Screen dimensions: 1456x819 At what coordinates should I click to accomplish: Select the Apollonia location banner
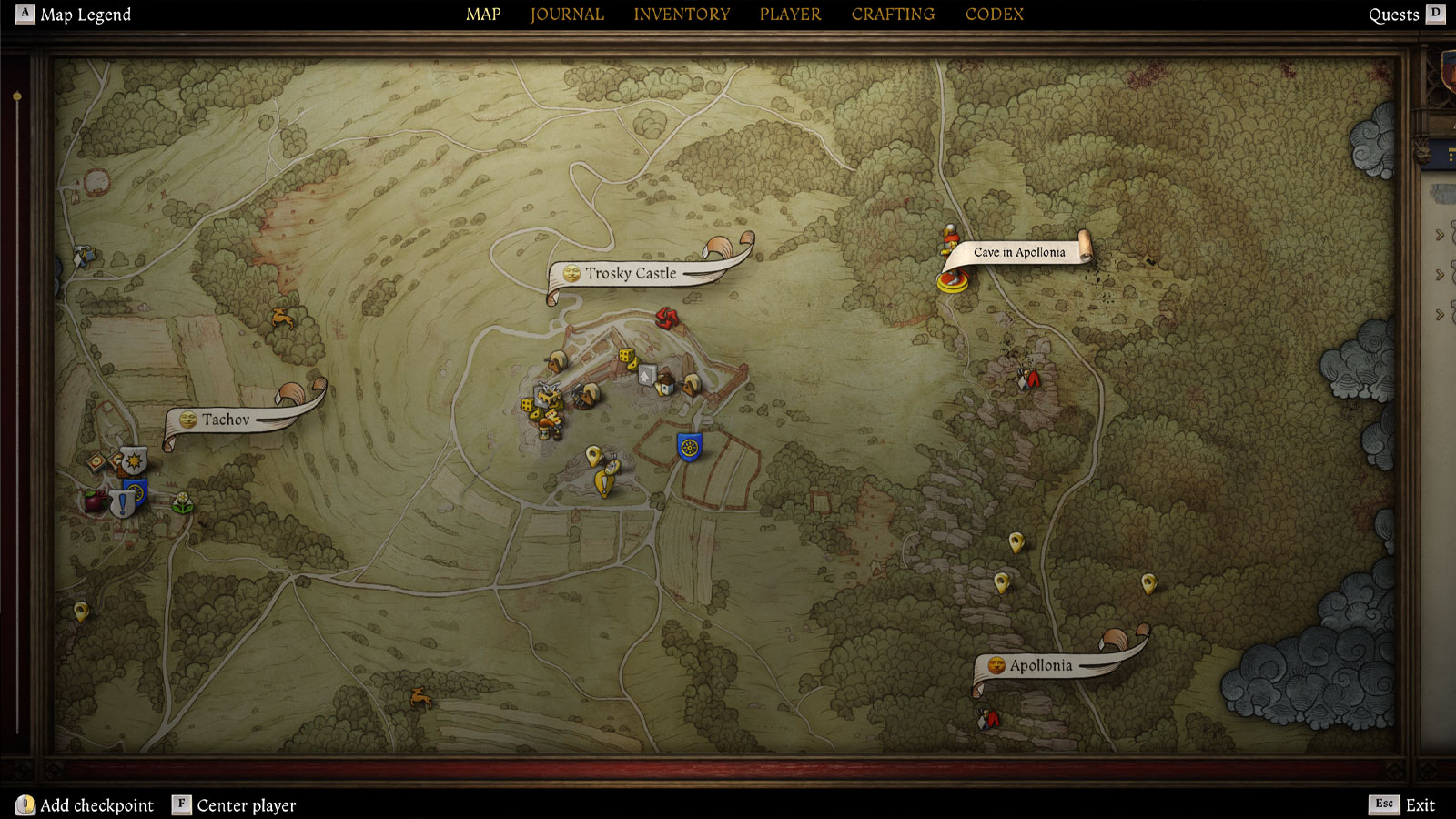[1041, 665]
